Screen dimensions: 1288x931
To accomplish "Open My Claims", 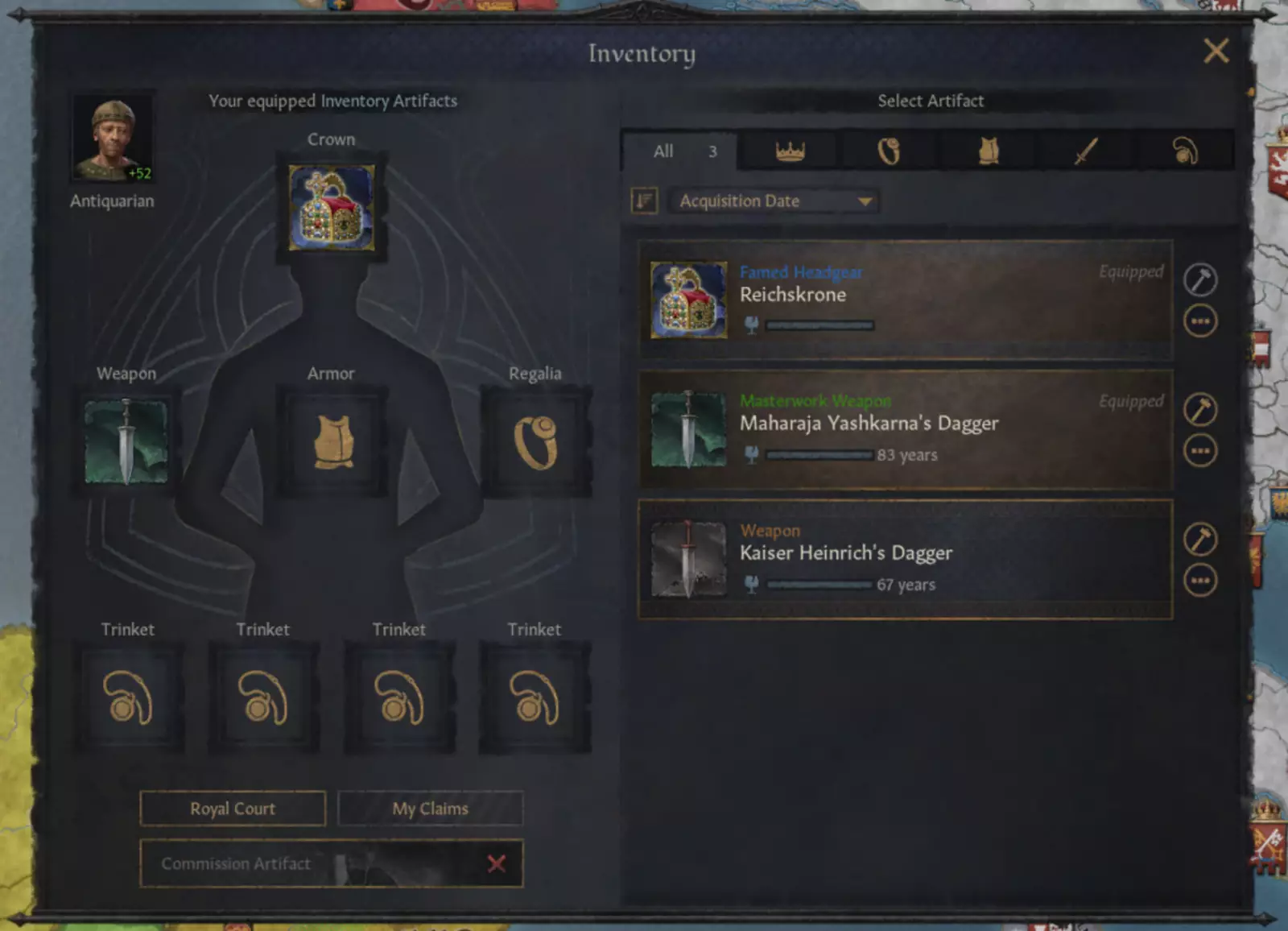I will click(x=430, y=809).
